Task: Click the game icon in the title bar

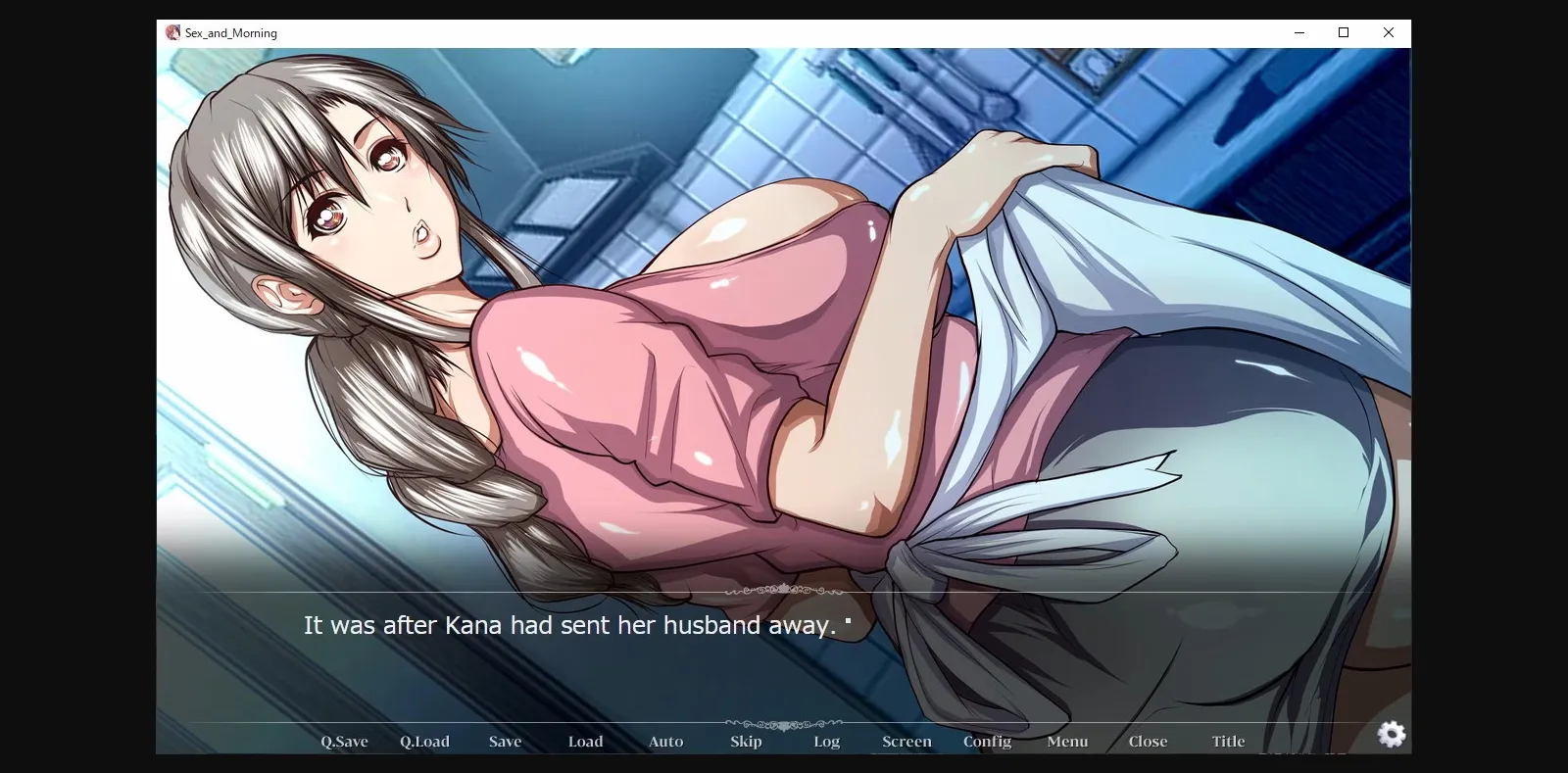Action: (171, 31)
